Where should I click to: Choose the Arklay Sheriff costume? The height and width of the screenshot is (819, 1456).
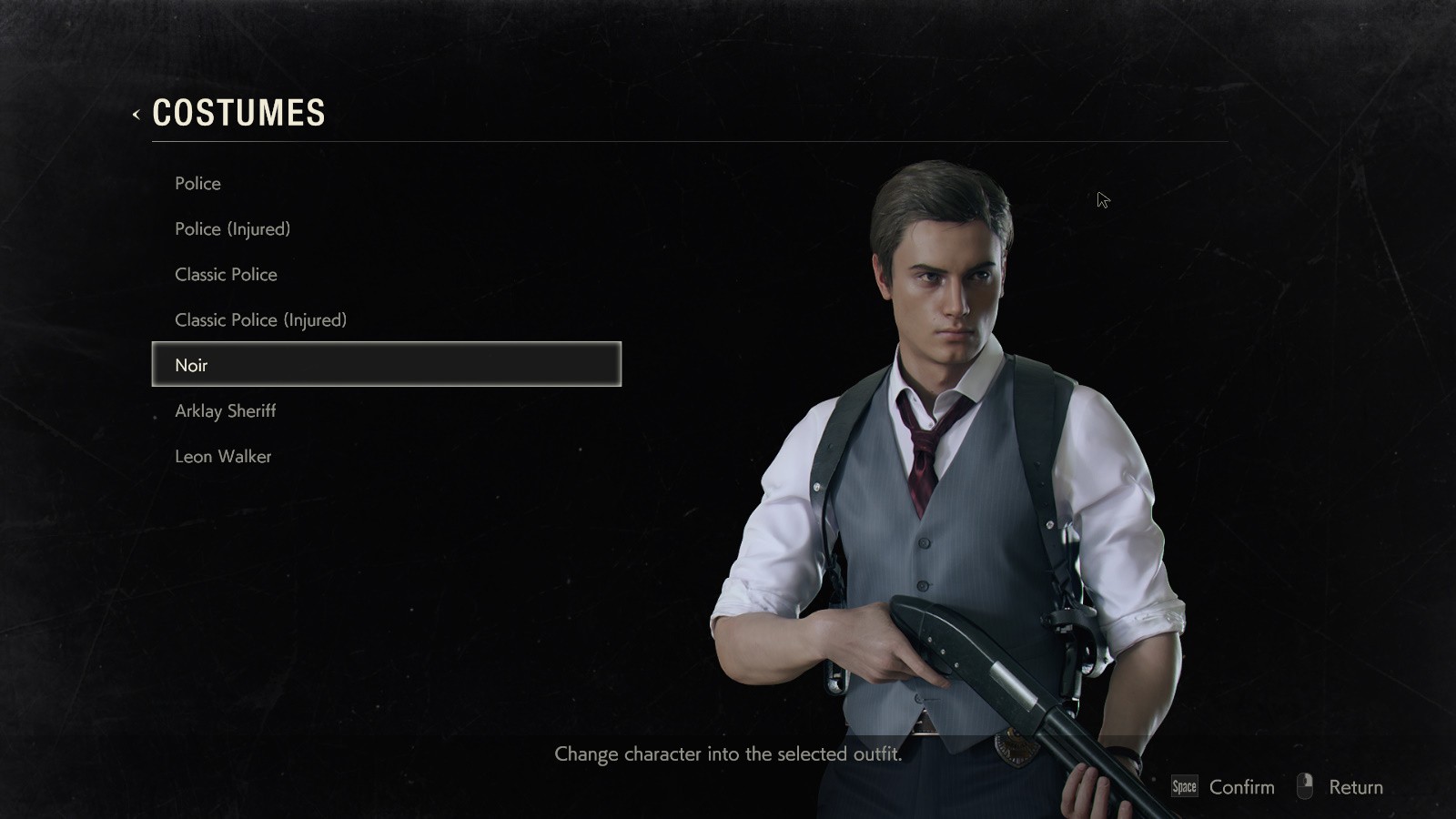click(x=226, y=411)
